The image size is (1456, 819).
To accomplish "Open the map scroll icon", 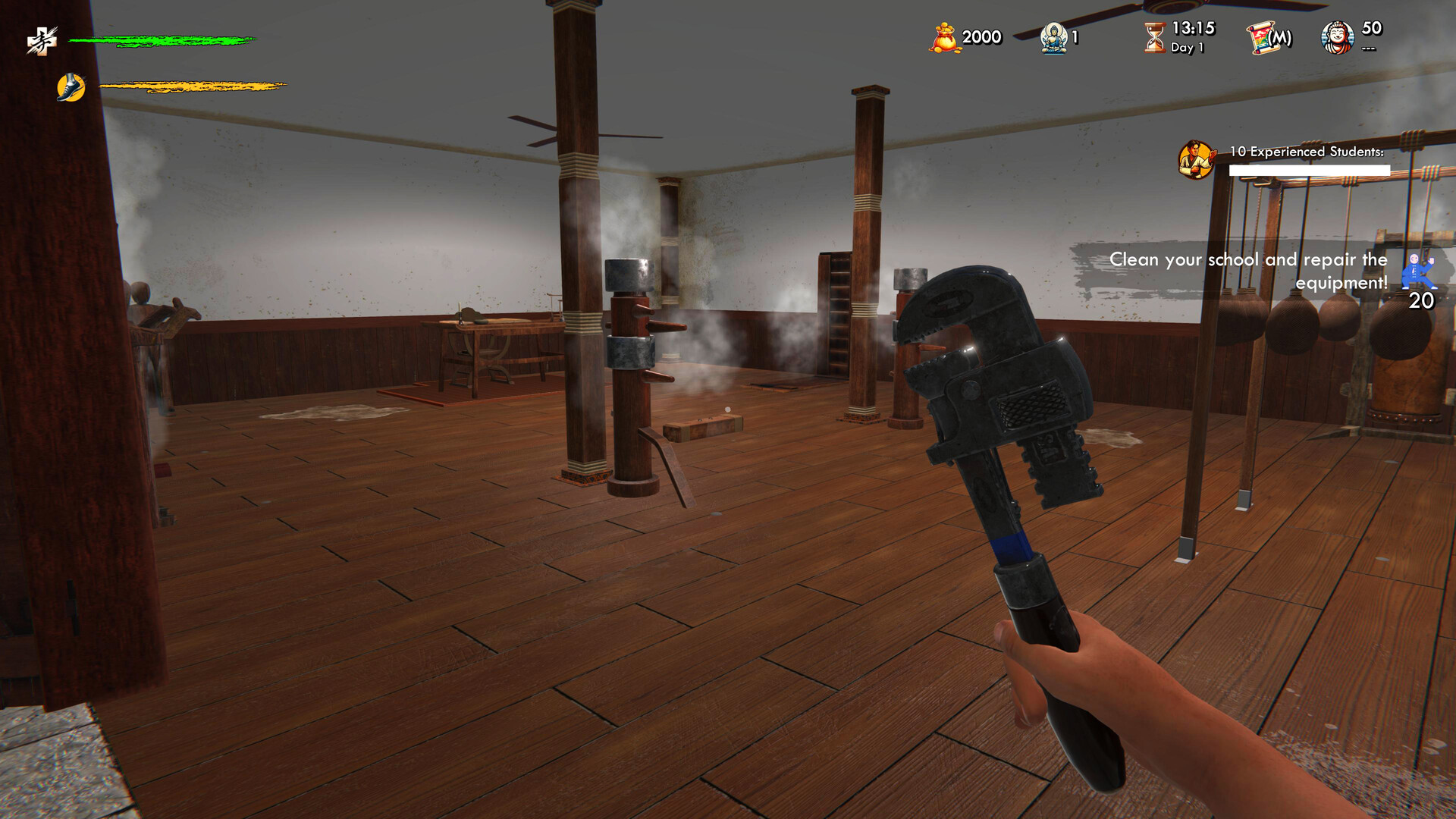I will click(x=1269, y=38).
